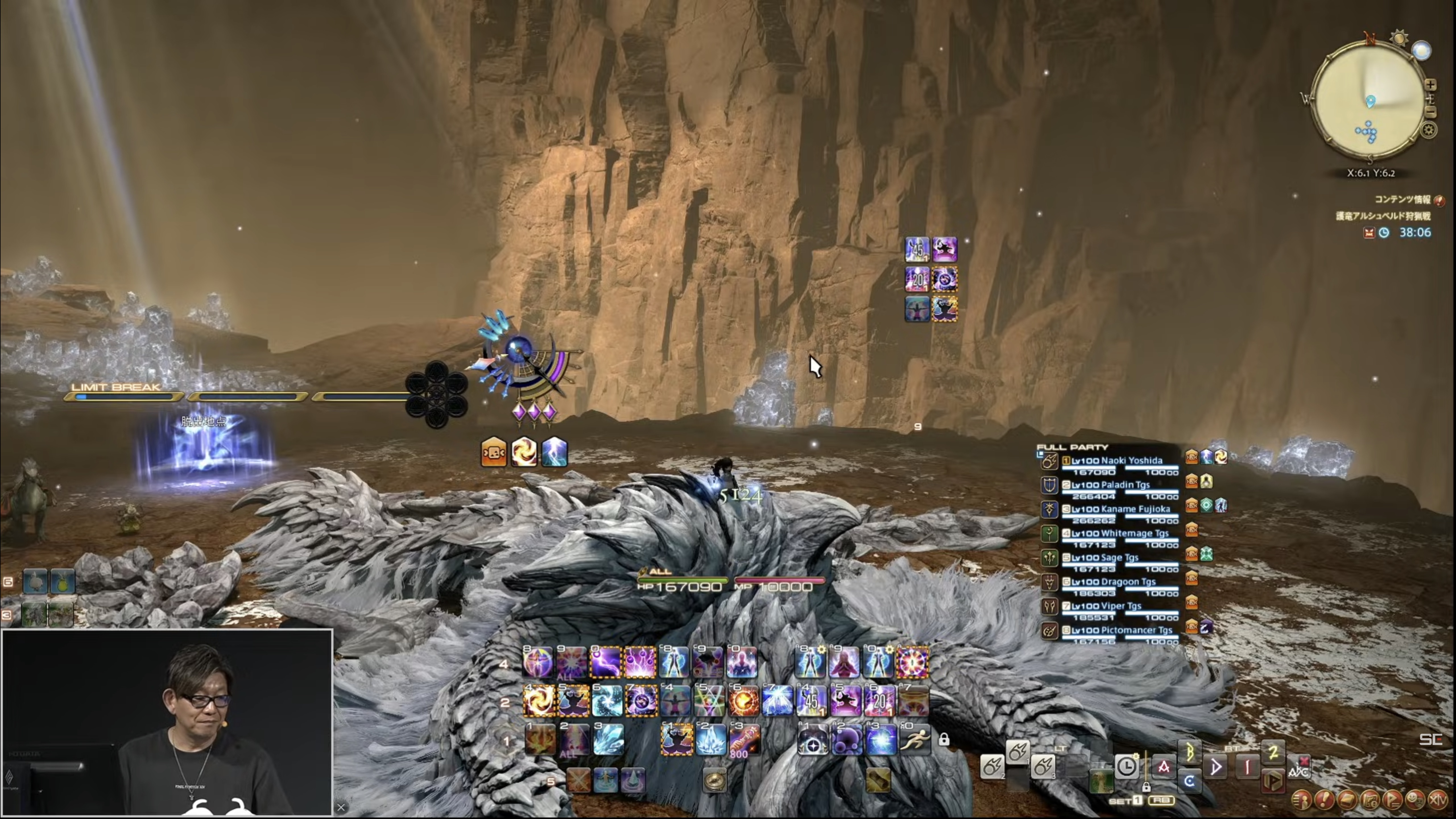Click the clock icon with gear
This screenshot has height=819, width=1456.
pyautogui.click(x=1126, y=766)
